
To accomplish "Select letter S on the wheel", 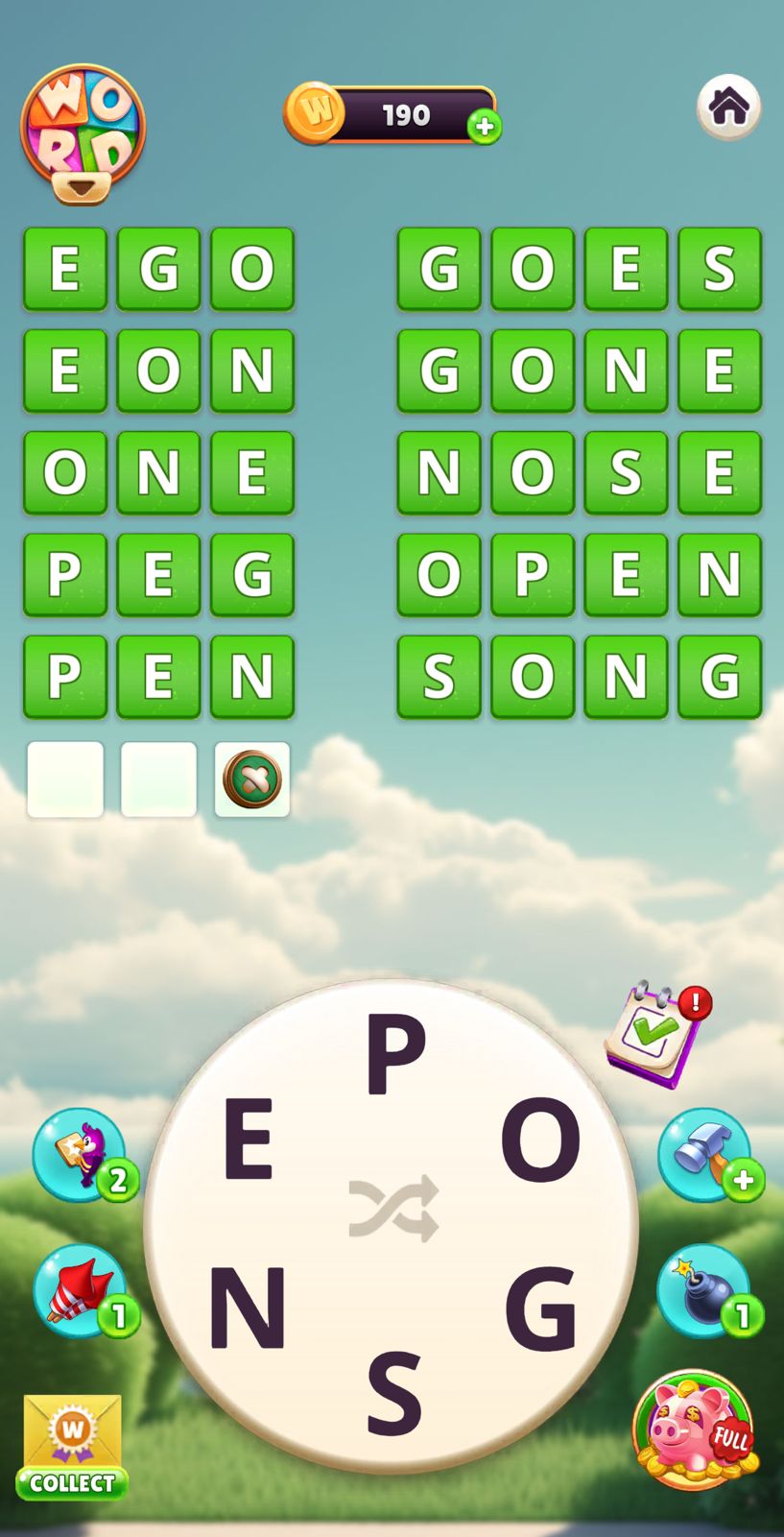I will click(394, 1391).
